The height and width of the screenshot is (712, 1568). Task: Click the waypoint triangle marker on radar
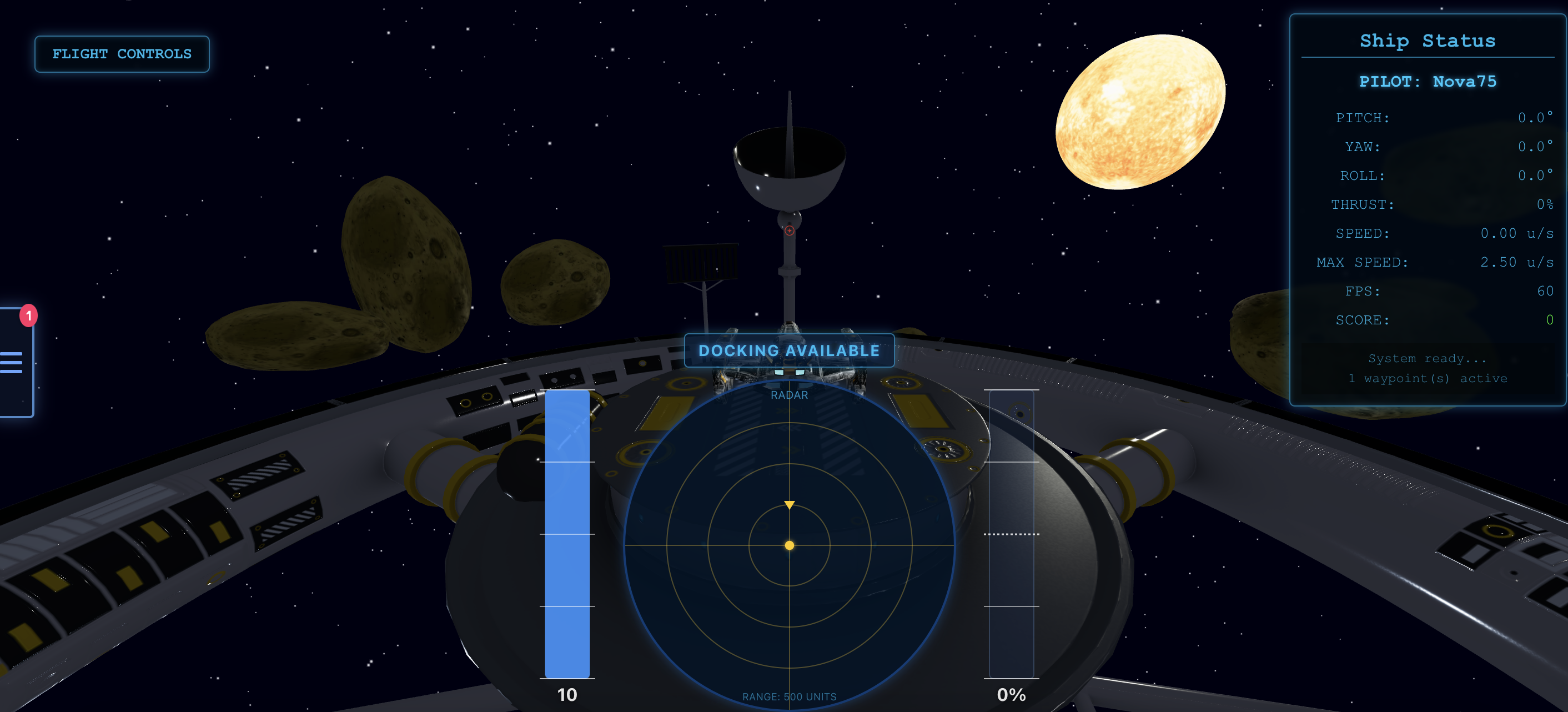point(789,504)
